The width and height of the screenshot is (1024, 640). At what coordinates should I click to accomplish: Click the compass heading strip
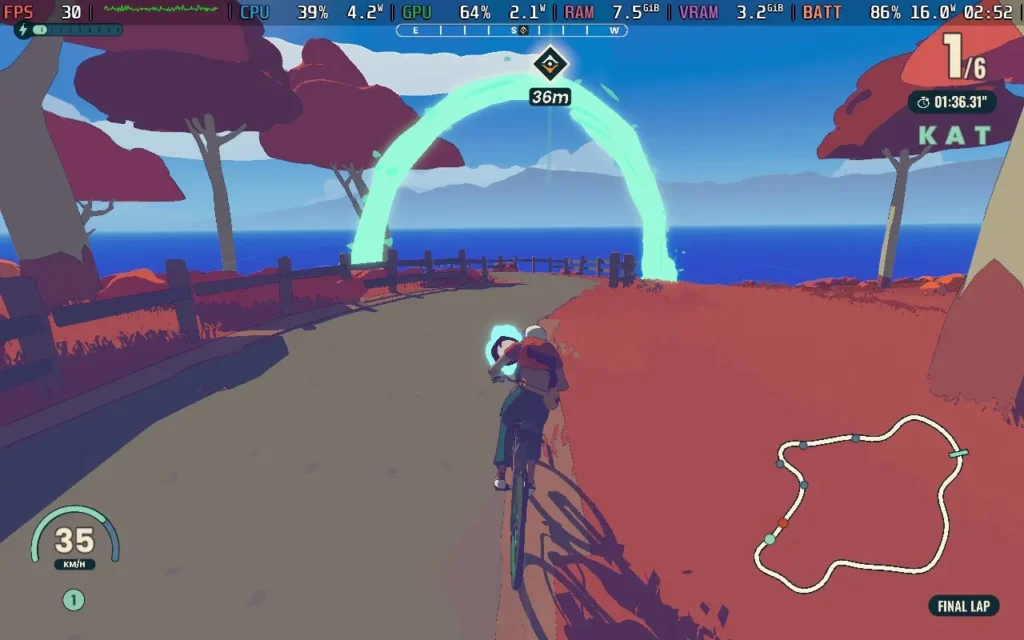pos(512,30)
